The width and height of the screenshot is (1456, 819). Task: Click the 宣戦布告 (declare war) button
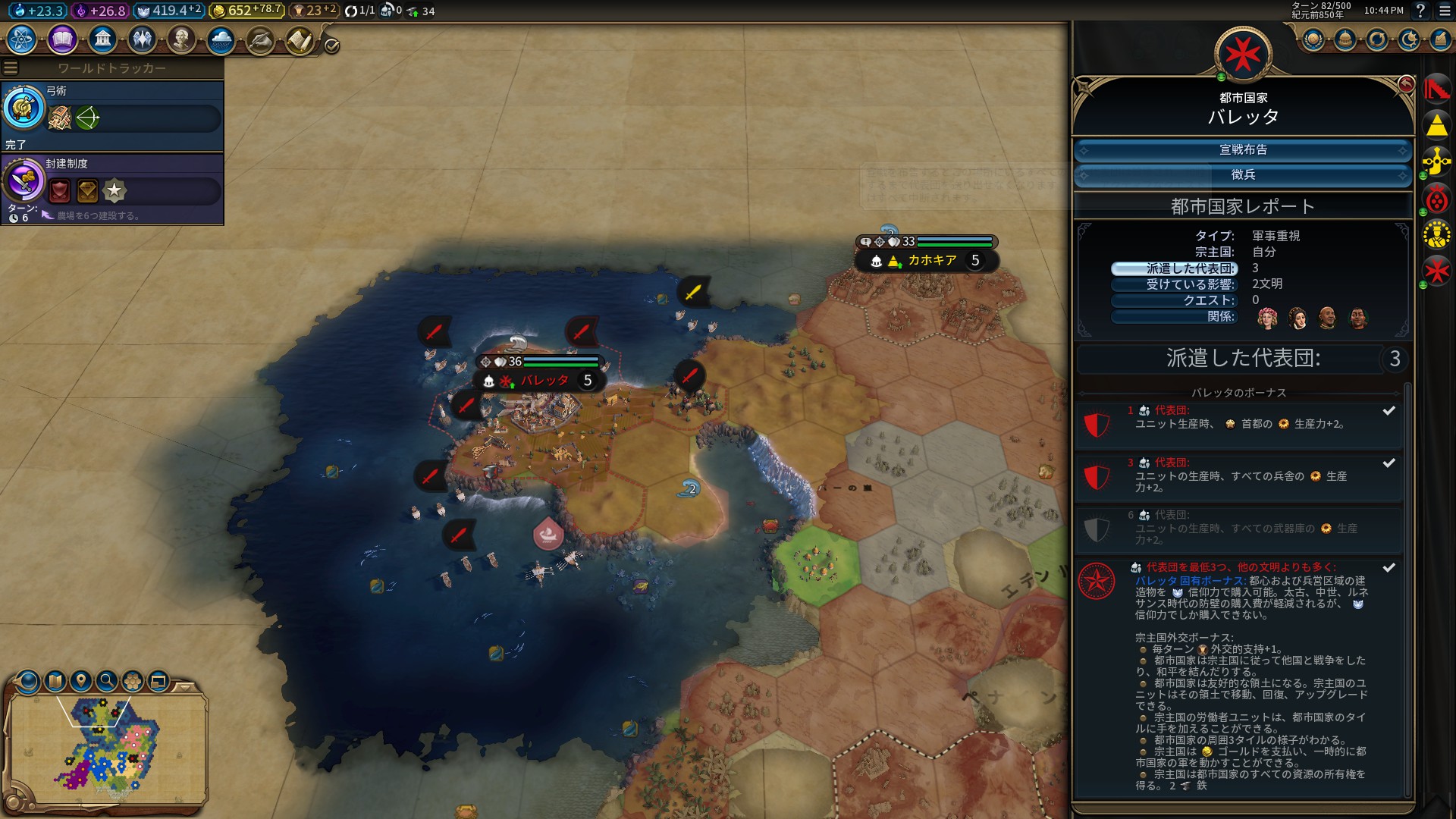tap(1243, 150)
